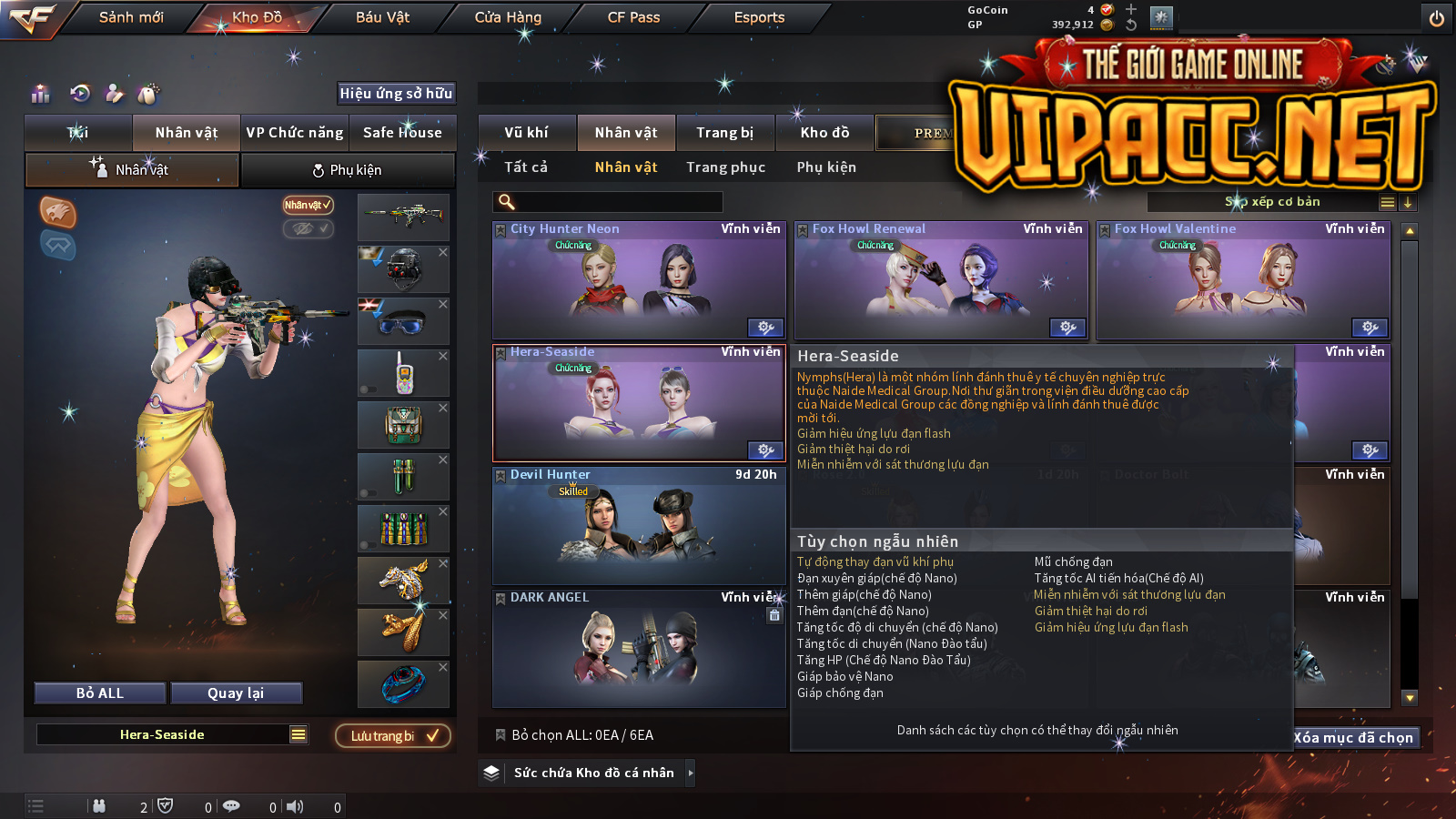Select the Devil Hunter character card

pyautogui.click(x=638, y=526)
